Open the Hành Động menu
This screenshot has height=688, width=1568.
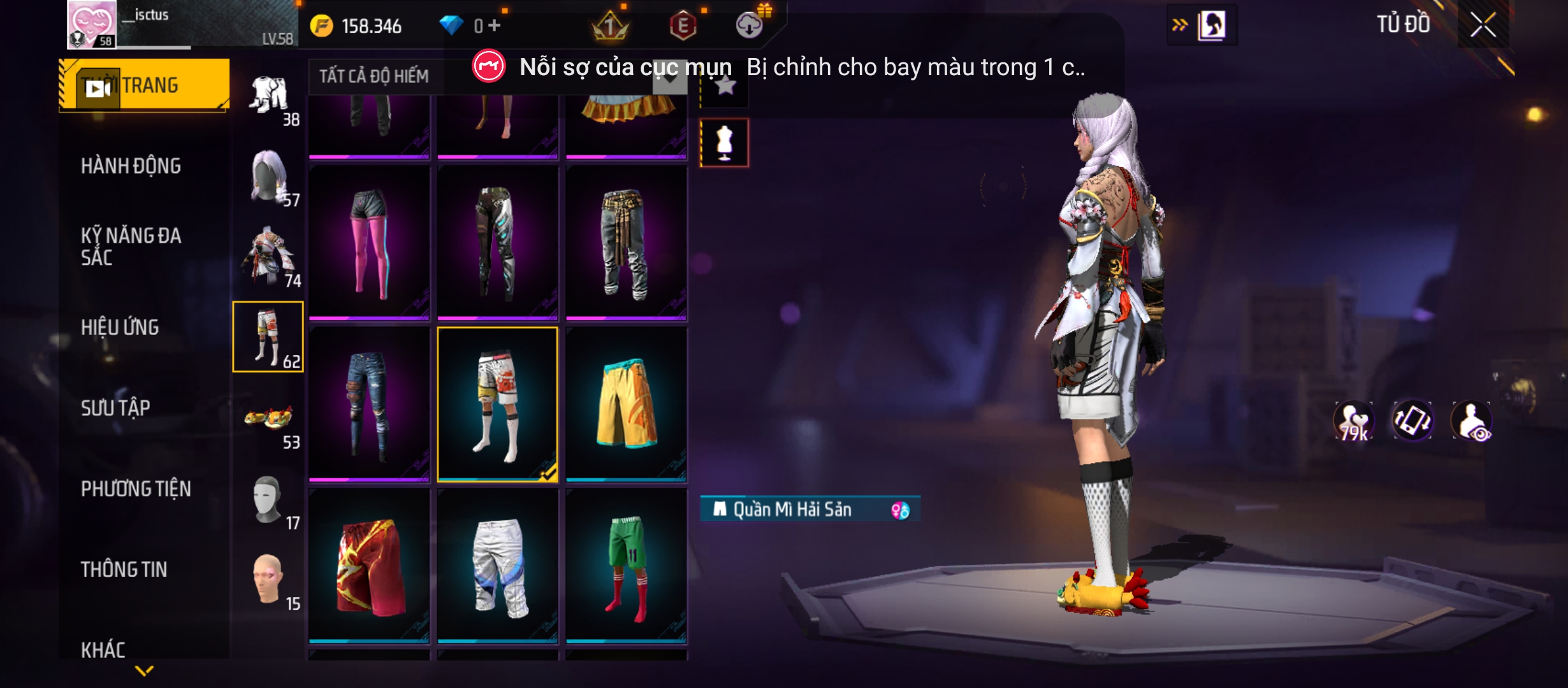tap(131, 166)
